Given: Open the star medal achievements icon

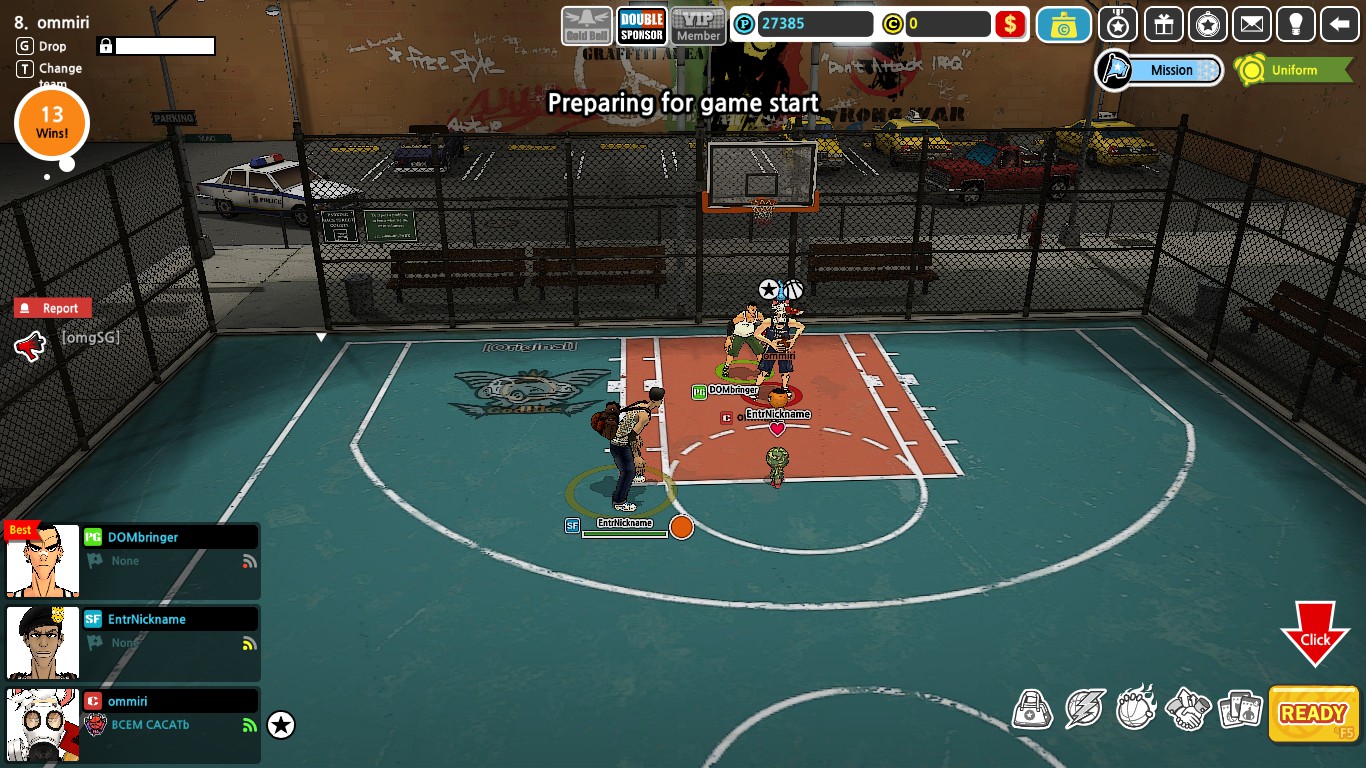Looking at the screenshot, I should (x=1208, y=24).
